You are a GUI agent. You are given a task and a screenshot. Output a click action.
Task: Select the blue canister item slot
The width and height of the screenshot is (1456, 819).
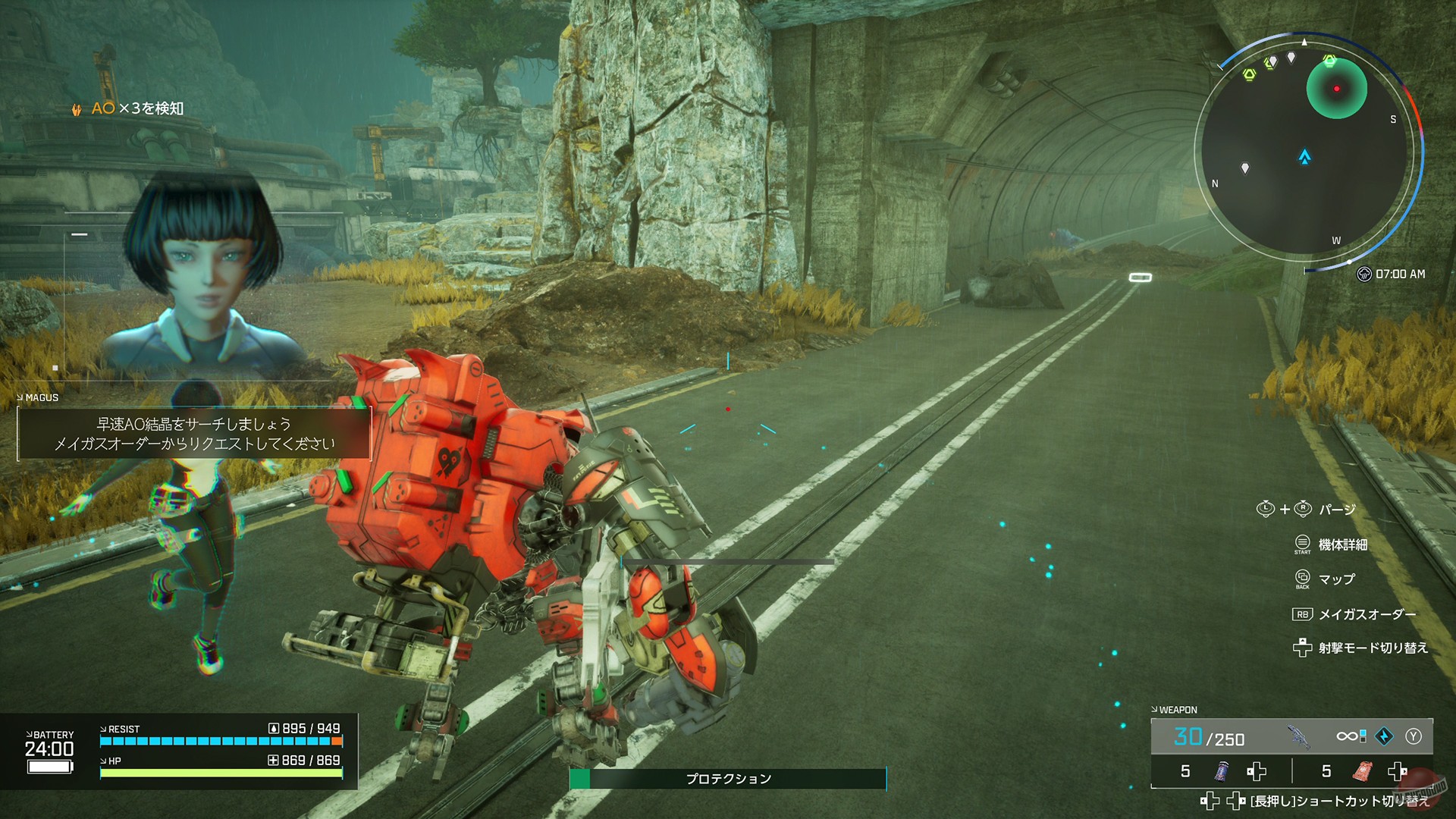(x=1221, y=771)
